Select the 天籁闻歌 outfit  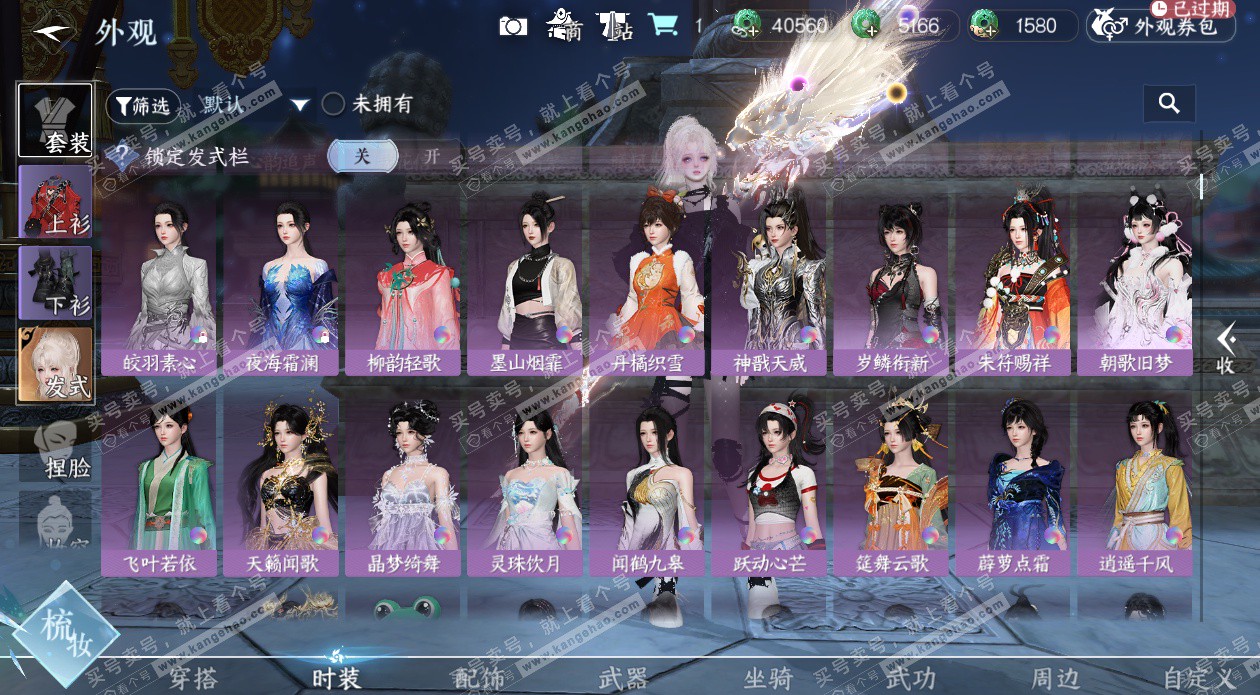(281, 487)
